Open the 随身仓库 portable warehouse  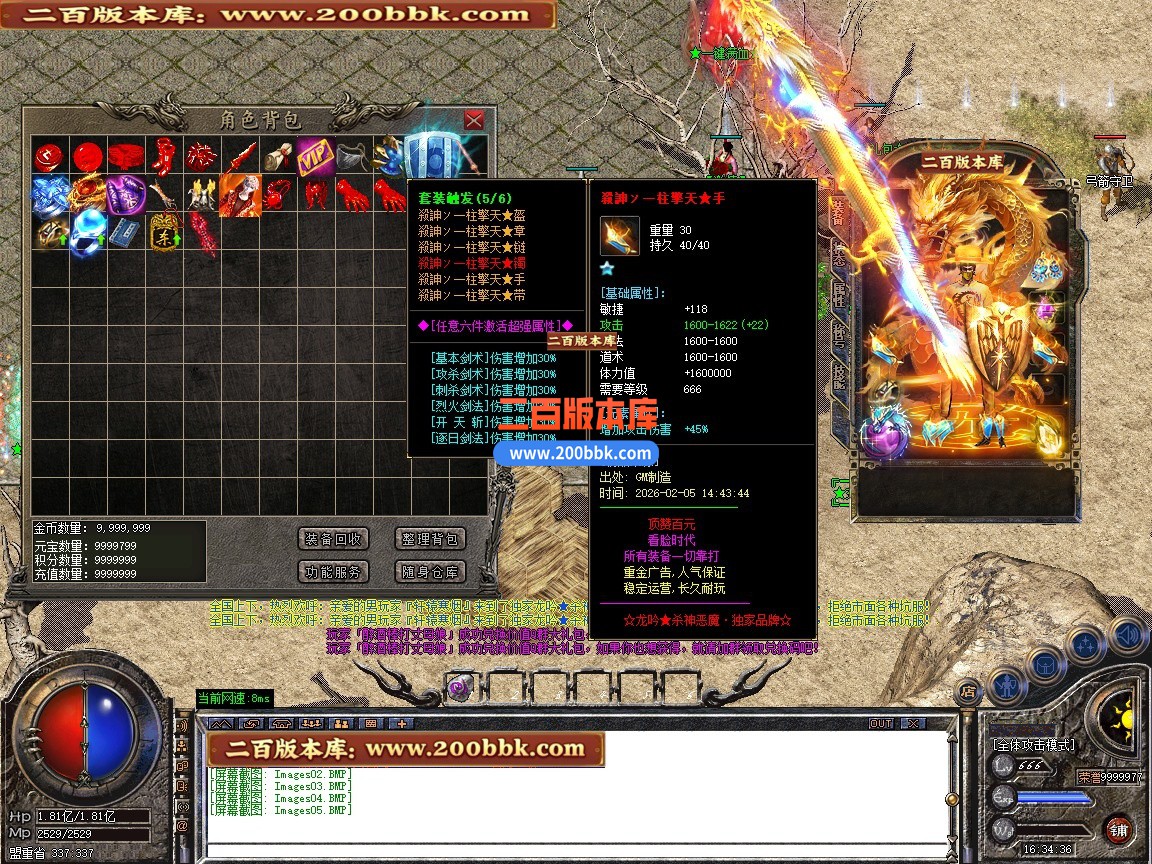430,572
